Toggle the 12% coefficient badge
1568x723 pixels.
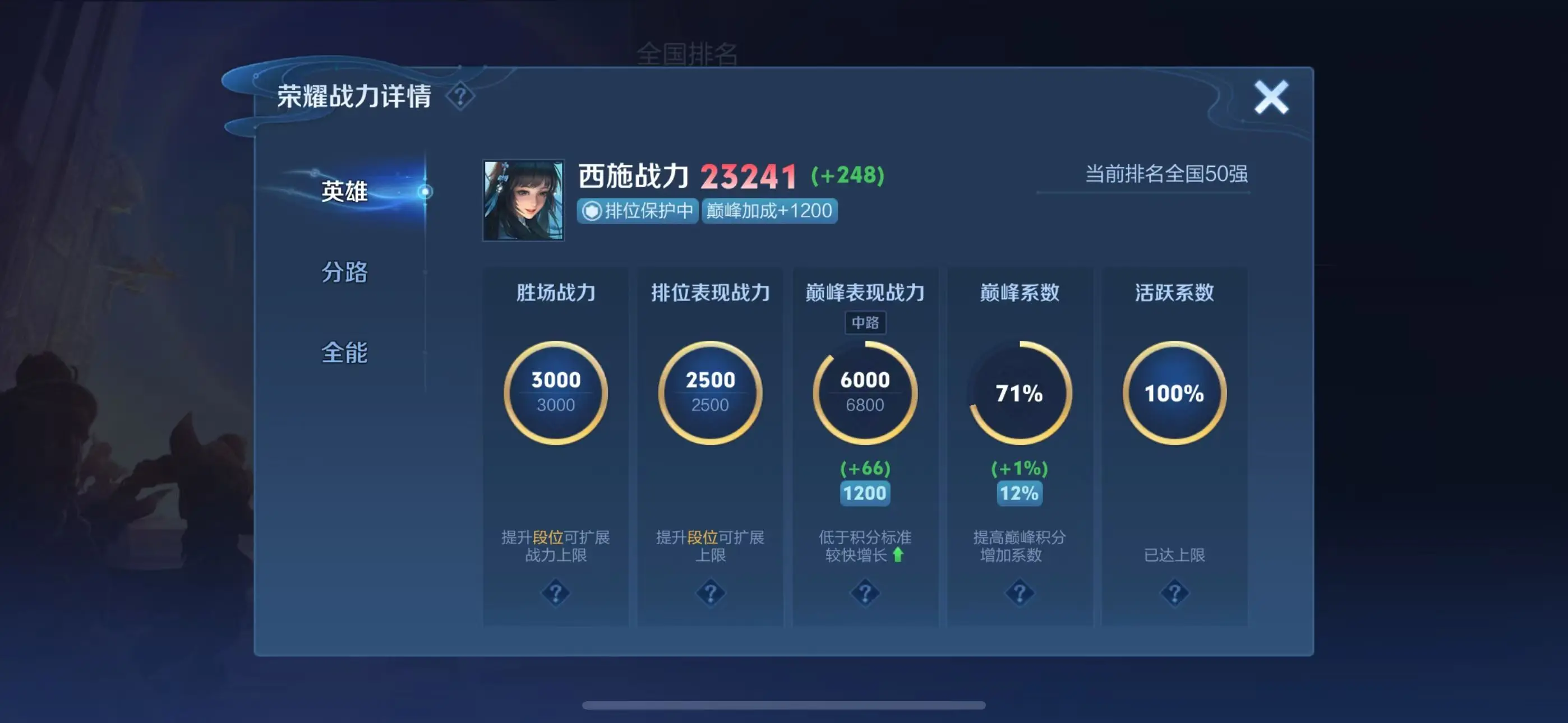coord(1019,494)
